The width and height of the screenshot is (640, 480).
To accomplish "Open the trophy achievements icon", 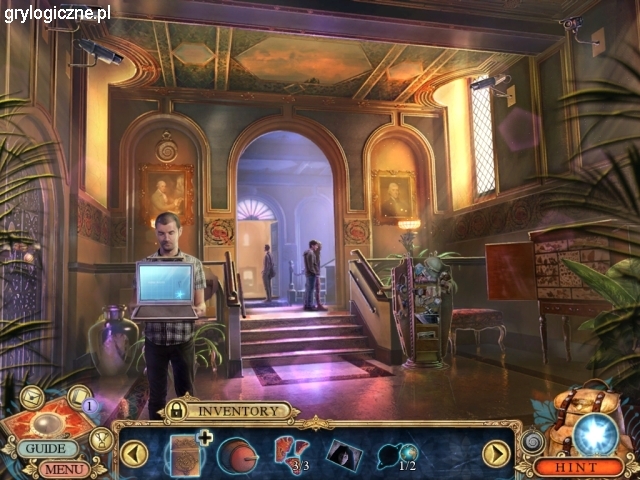I will [101, 438].
